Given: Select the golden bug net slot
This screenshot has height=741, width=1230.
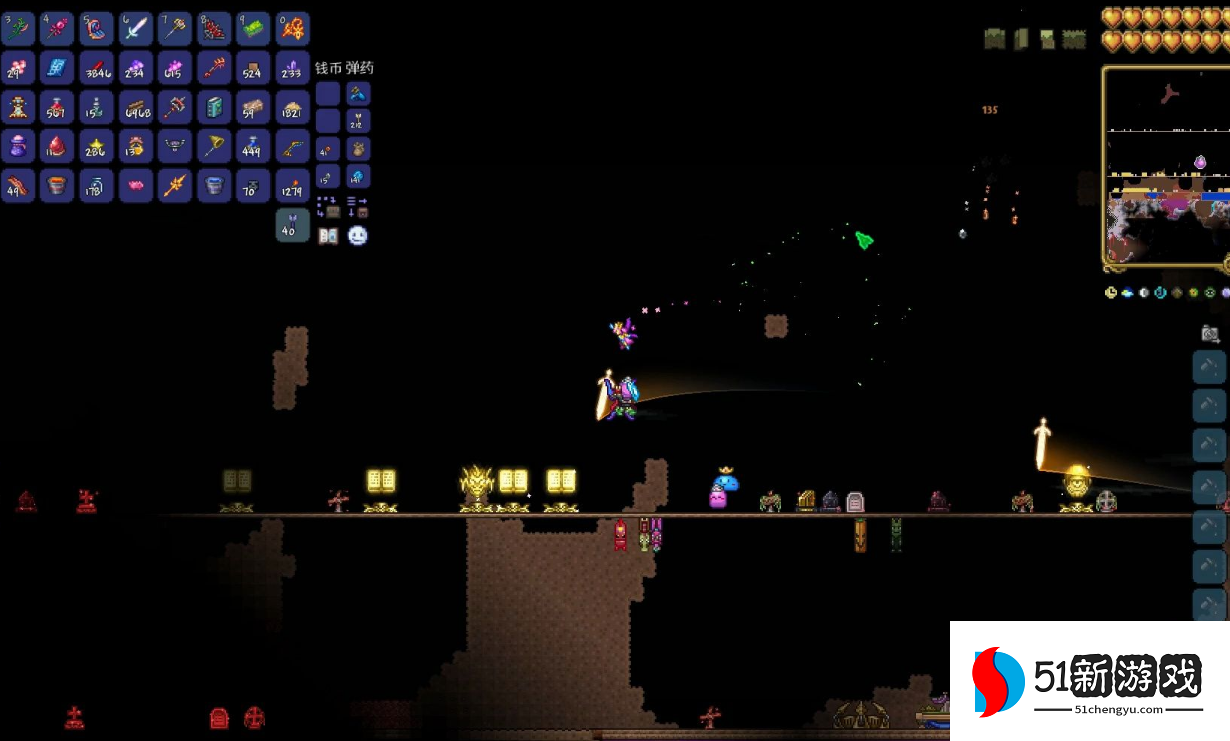Looking at the screenshot, I should [214, 146].
